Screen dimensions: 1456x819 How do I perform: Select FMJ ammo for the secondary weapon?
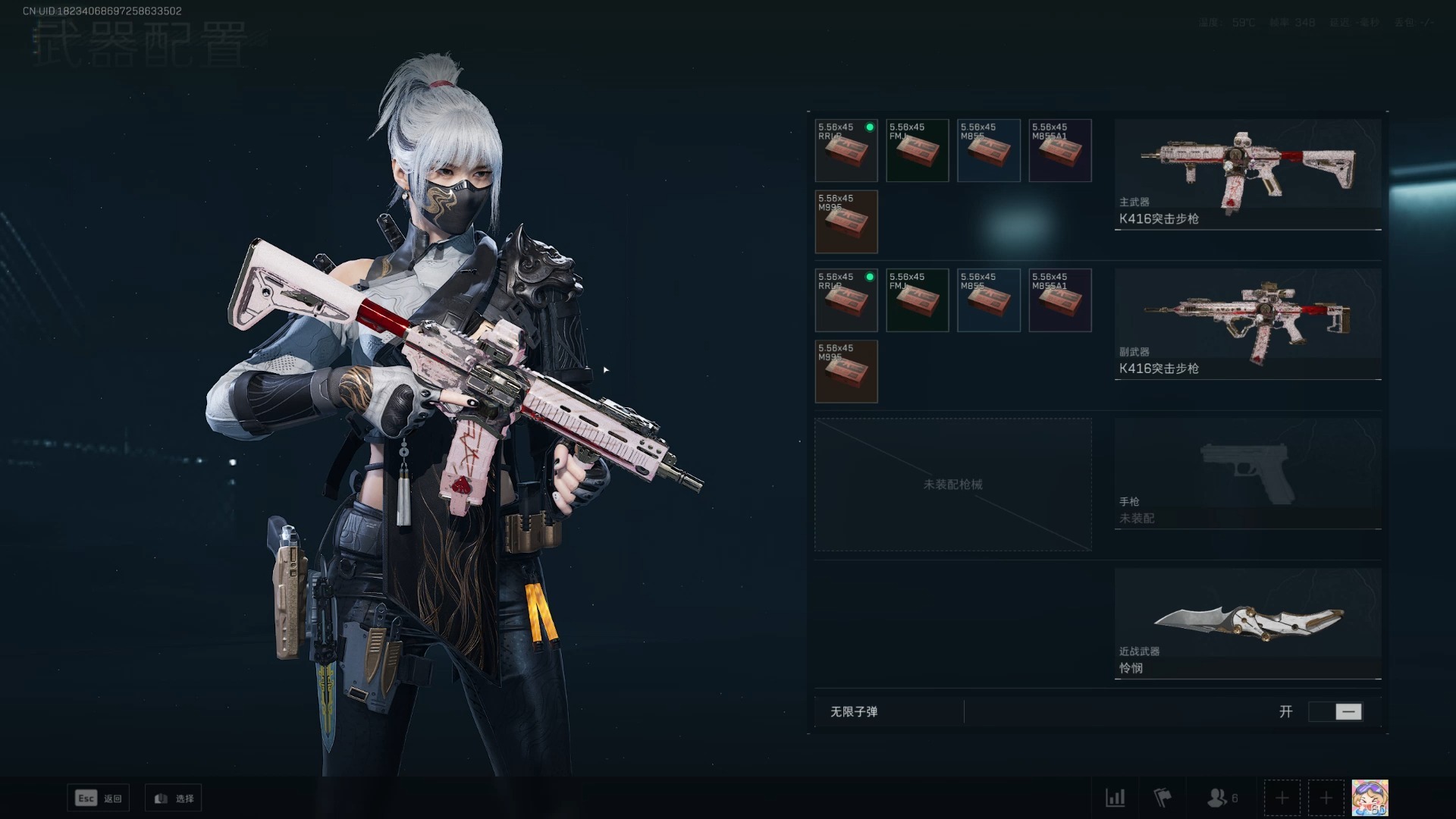pos(918,300)
